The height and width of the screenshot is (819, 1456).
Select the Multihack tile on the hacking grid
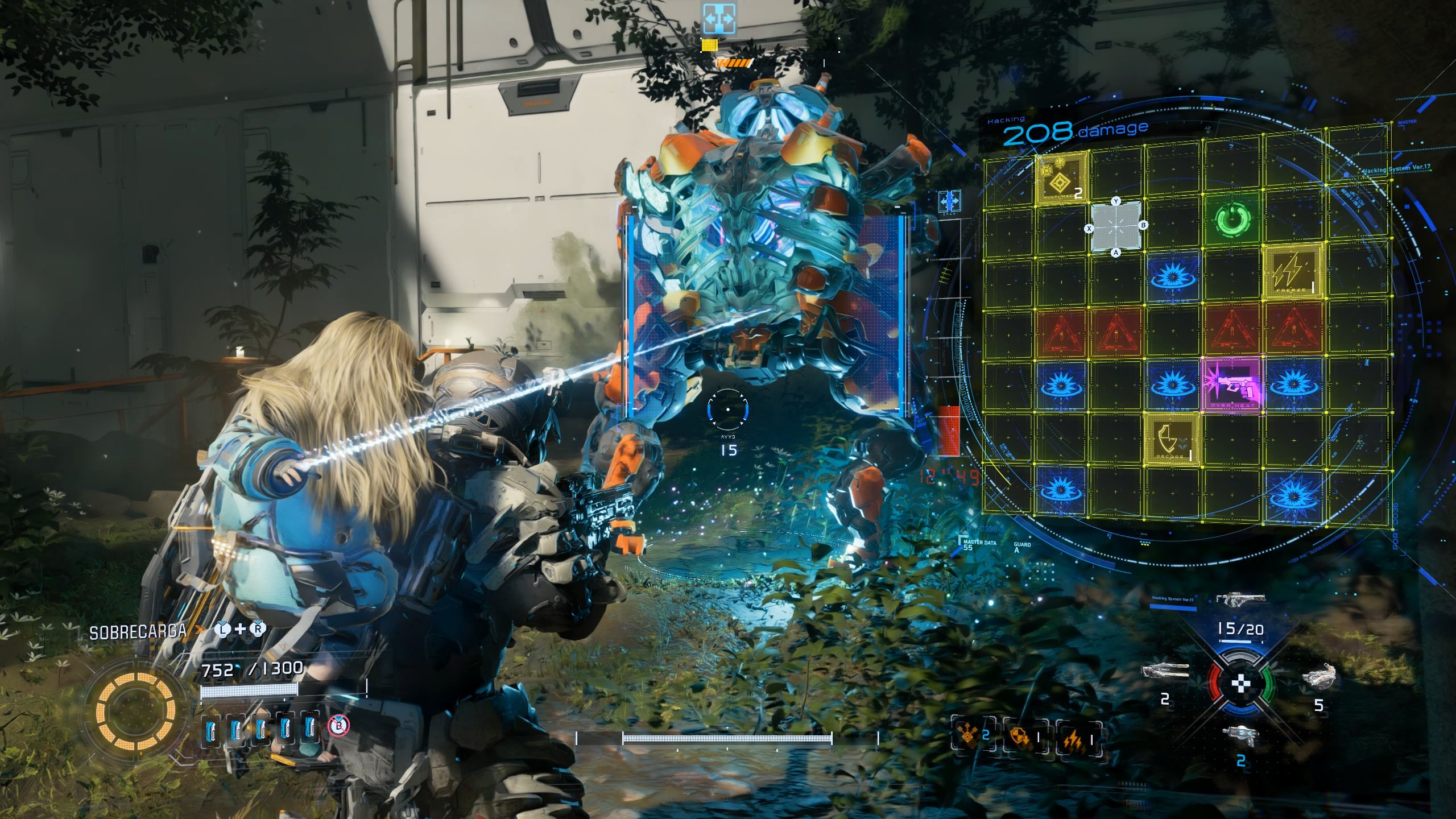click(x=1061, y=179)
